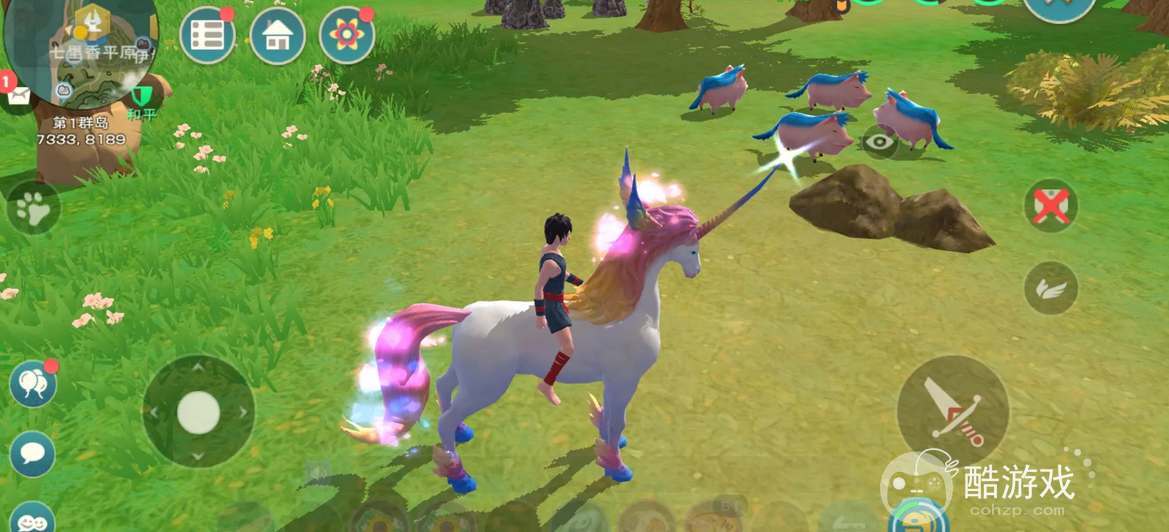Toggle the eye visibility icon
The width and height of the screenshot is (1169, 532).
click(x=880, y=142)
